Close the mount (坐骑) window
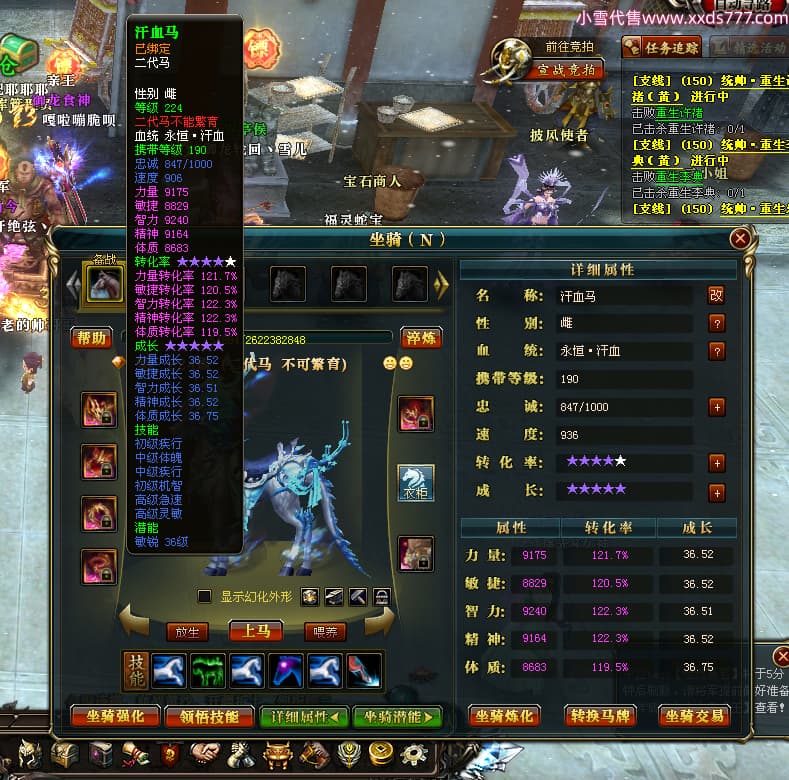Viewport: 789px width, 780px height. point(740,238)
